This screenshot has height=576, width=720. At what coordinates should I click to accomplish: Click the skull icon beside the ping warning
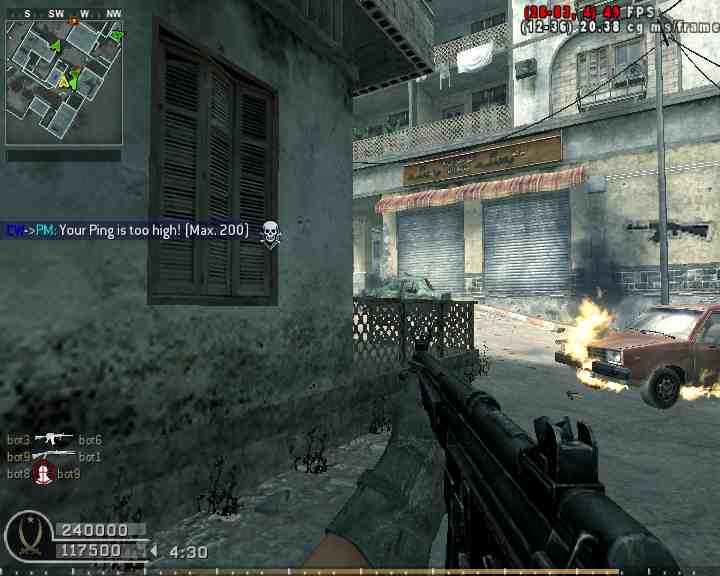click(269, 234)
